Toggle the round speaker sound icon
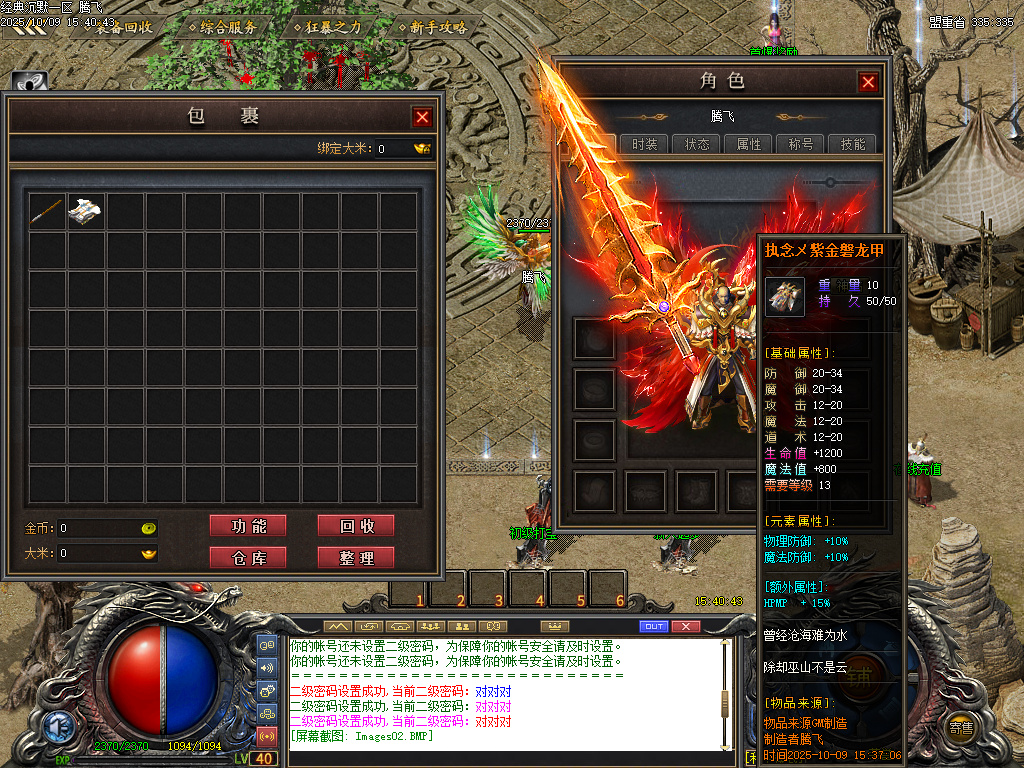Screen dimensions: 1024x768 click(x=267, y=667)
